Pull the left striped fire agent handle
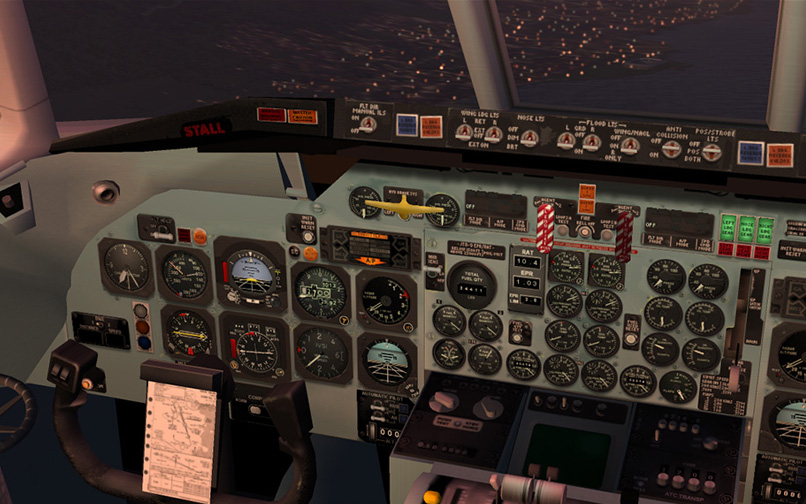806x504 pixels. 545,227
